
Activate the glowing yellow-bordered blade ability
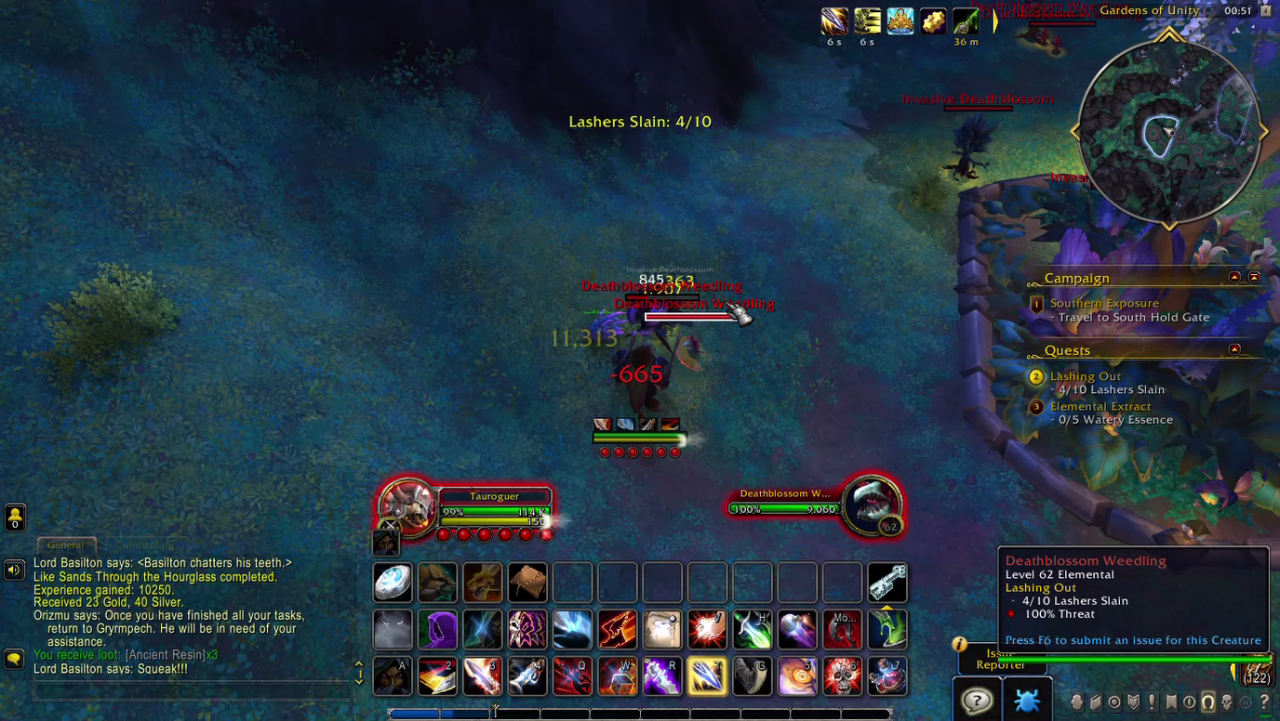(707, 677)
